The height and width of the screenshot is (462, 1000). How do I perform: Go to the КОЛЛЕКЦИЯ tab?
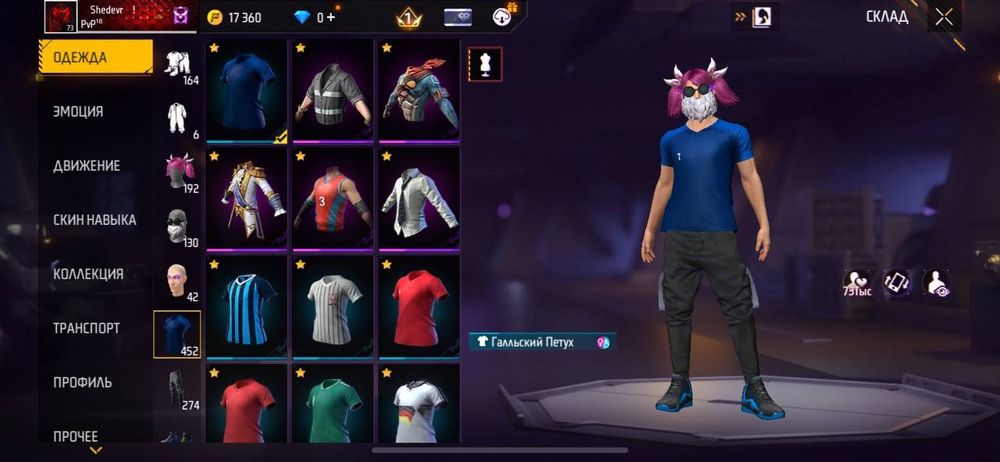click(88, 274)
